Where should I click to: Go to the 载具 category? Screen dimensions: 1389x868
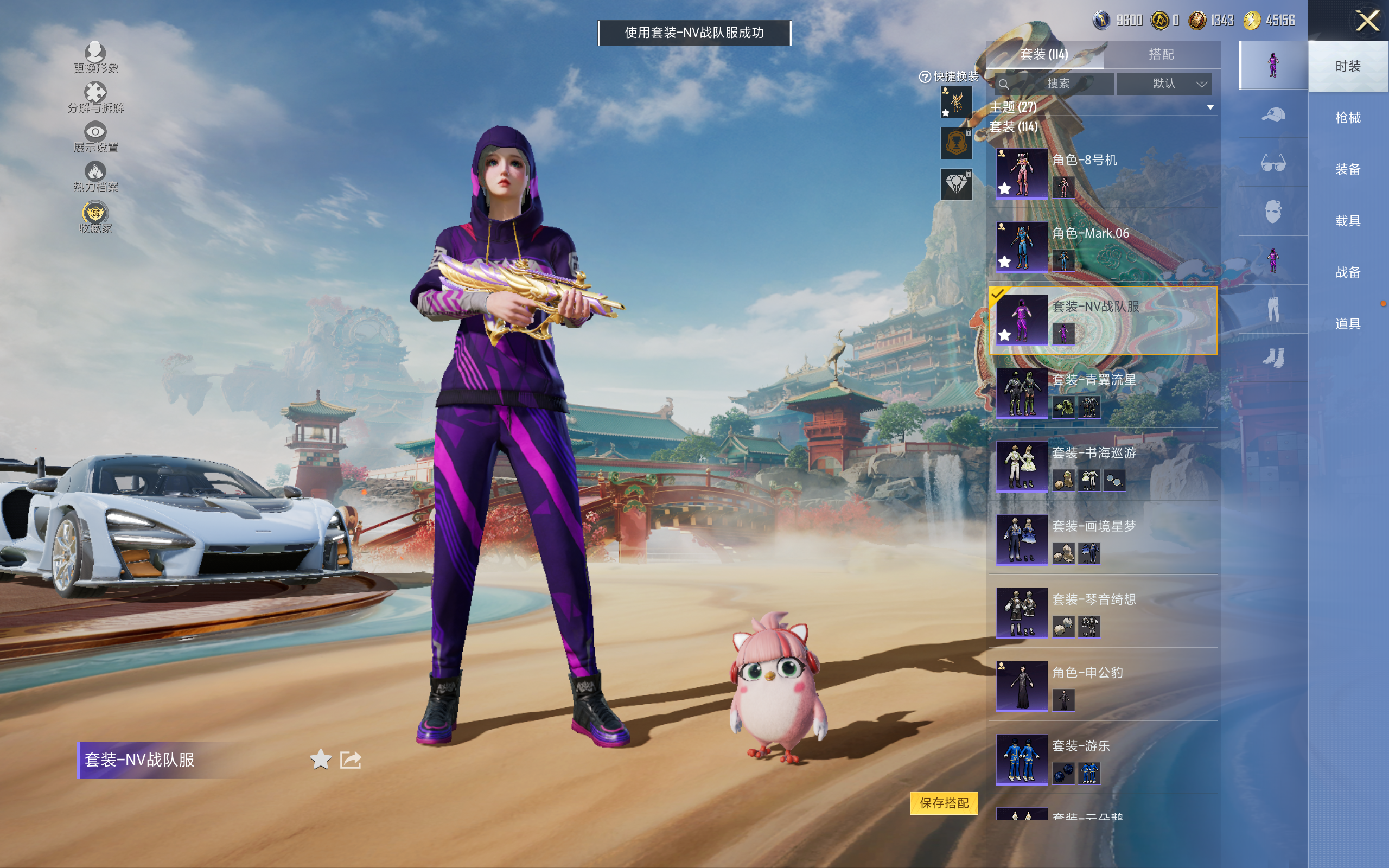click(1347, 221)
